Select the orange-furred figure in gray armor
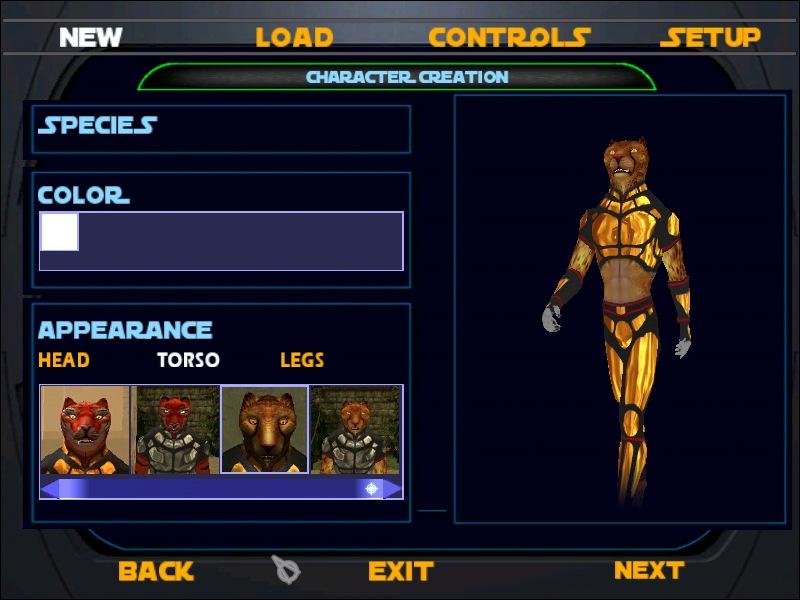 pyautogui.click(x=355, y=430)
